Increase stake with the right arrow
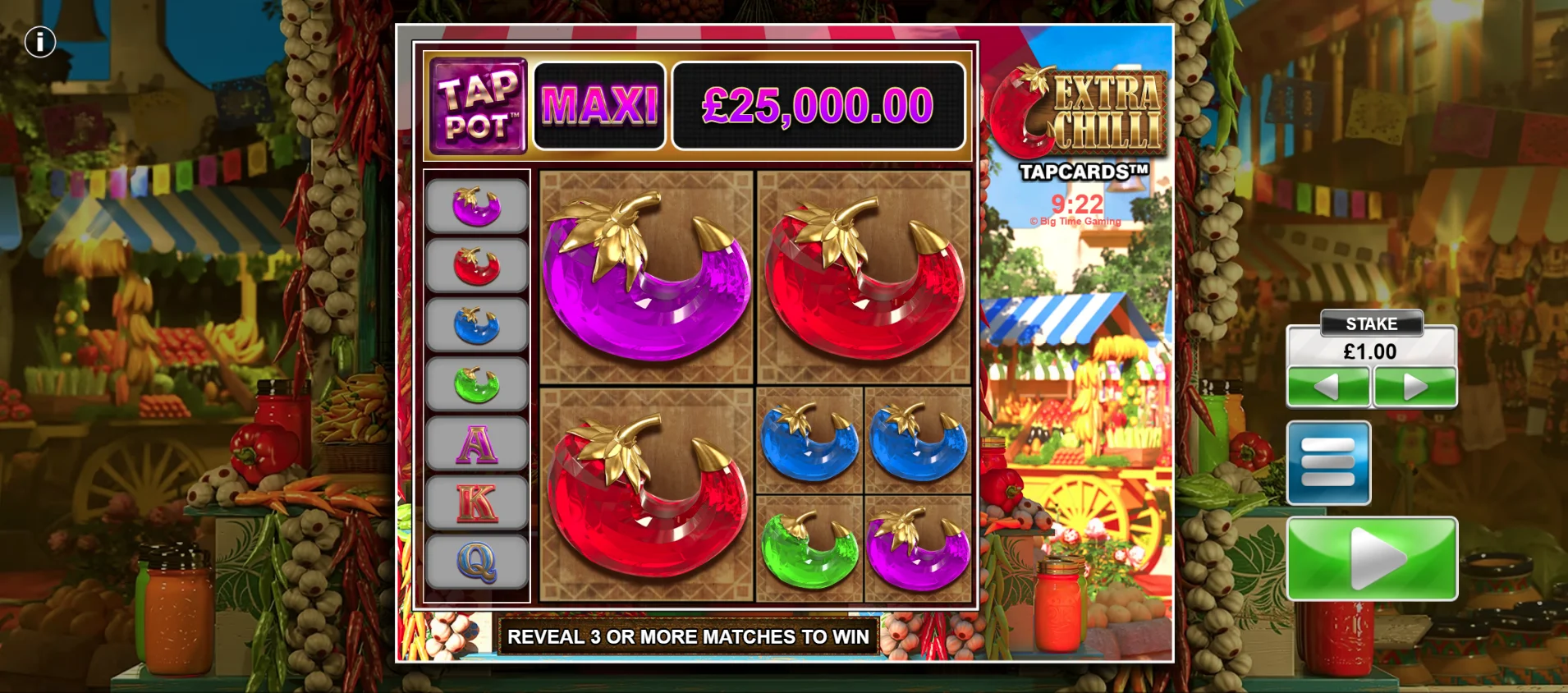 pyautogui.click(x=1415, y=386)
